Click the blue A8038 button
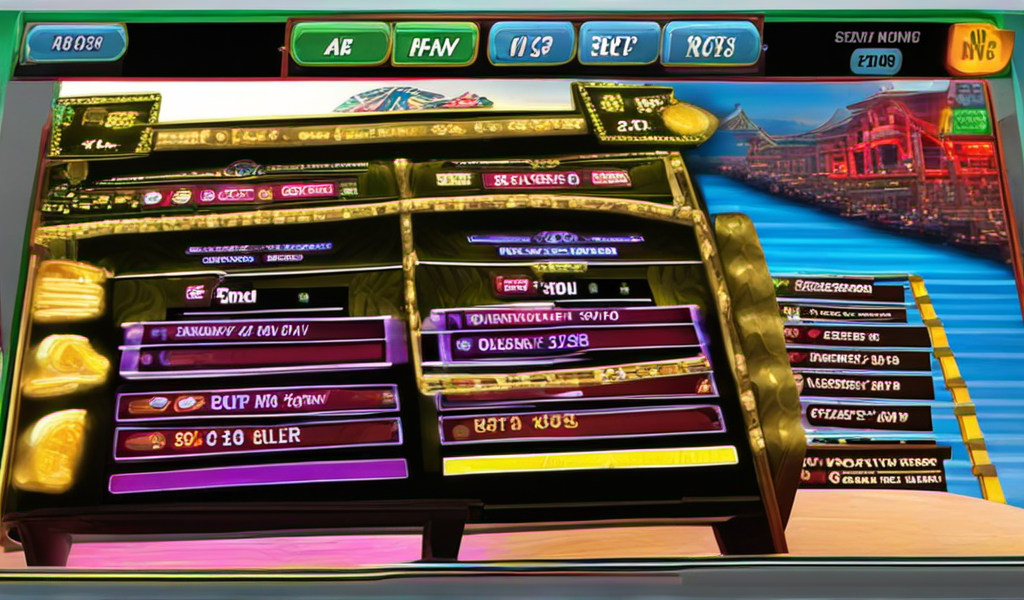1024x600 pixels. pyautogui.click(x=76, y=43)
